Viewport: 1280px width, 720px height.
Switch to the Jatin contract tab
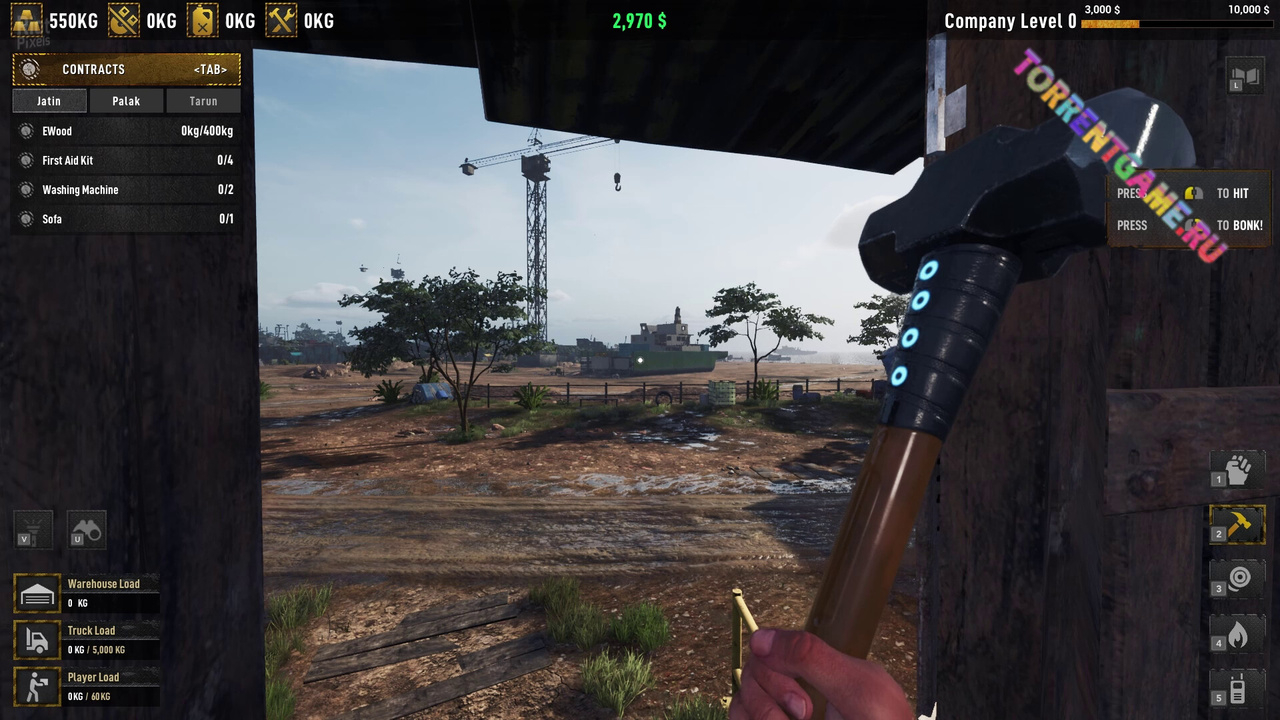click(49, 101)
